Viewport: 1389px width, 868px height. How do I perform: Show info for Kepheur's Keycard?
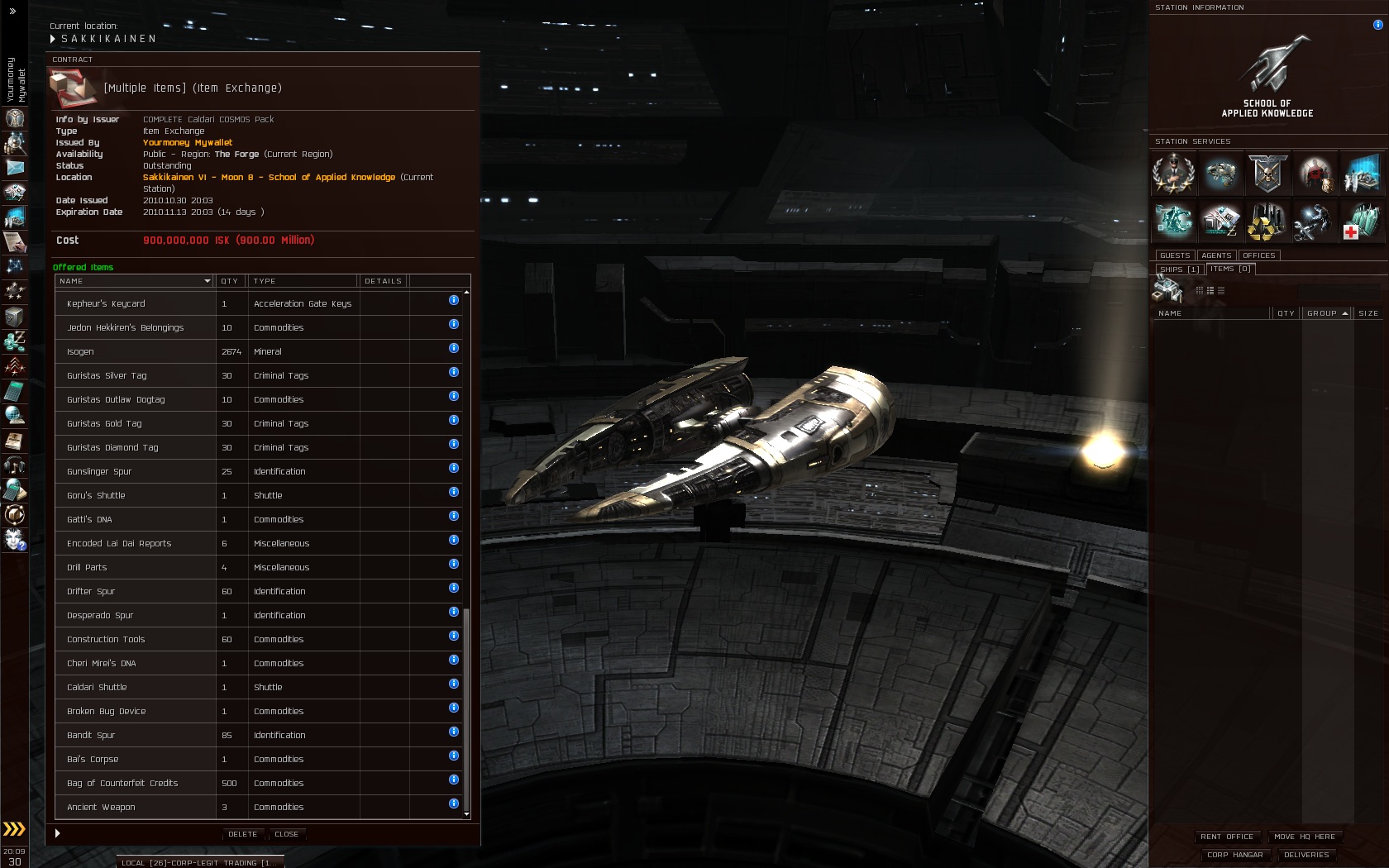click(454, 300)
